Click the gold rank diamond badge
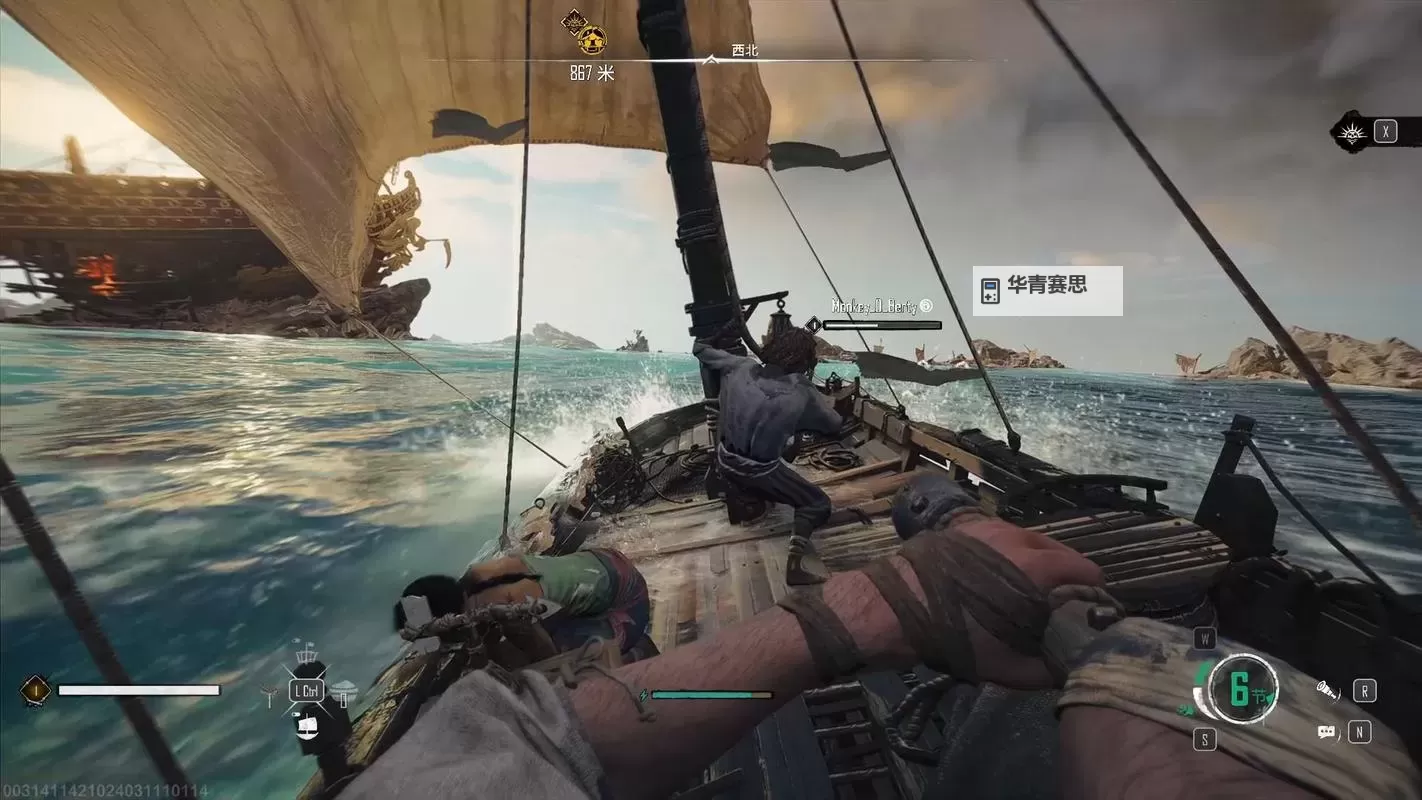This screenshot has height=800, width=1422. pos(36,689)
